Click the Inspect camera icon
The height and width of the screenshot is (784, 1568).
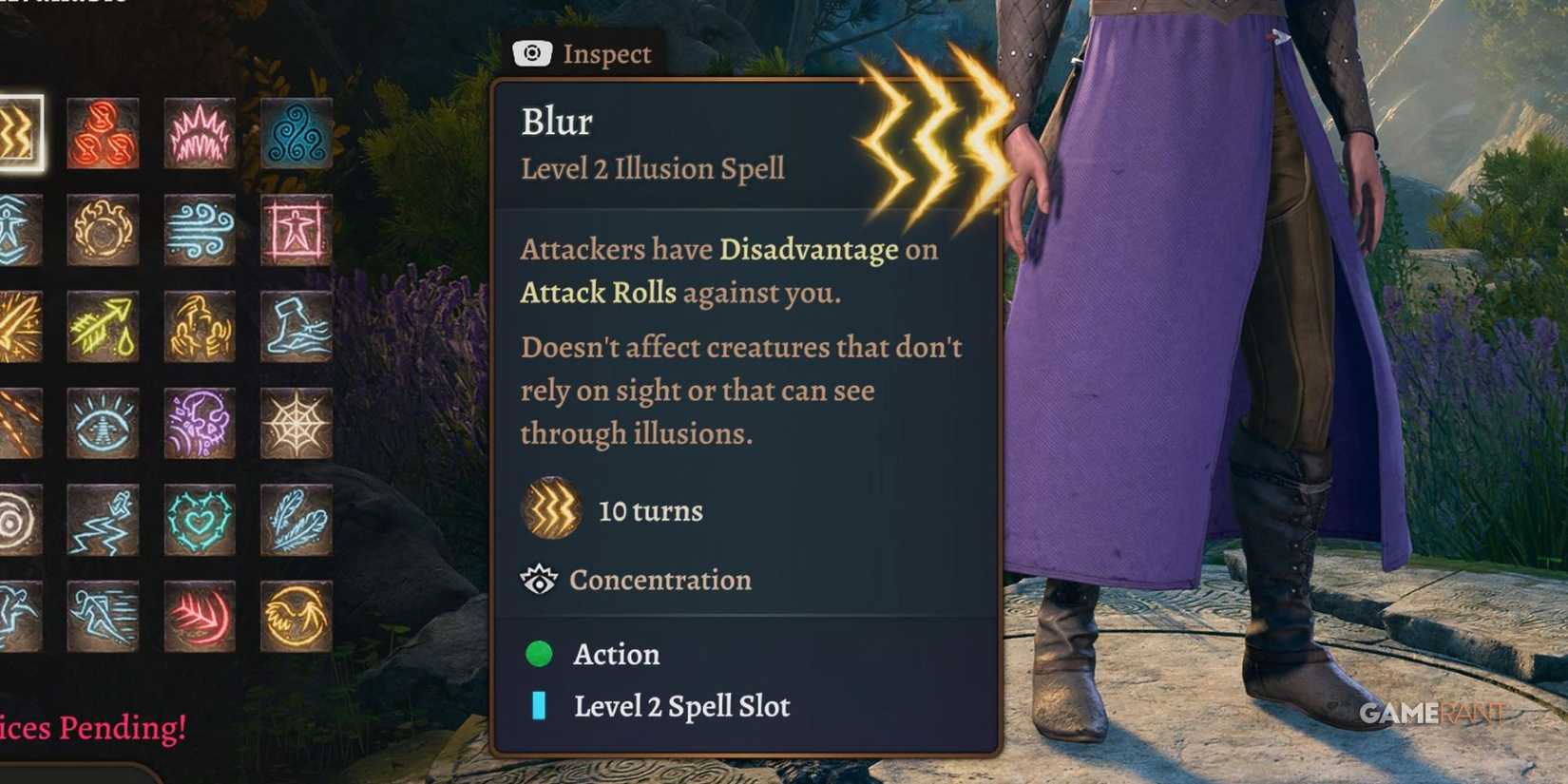pyautogui.click(x=531, y=54)
